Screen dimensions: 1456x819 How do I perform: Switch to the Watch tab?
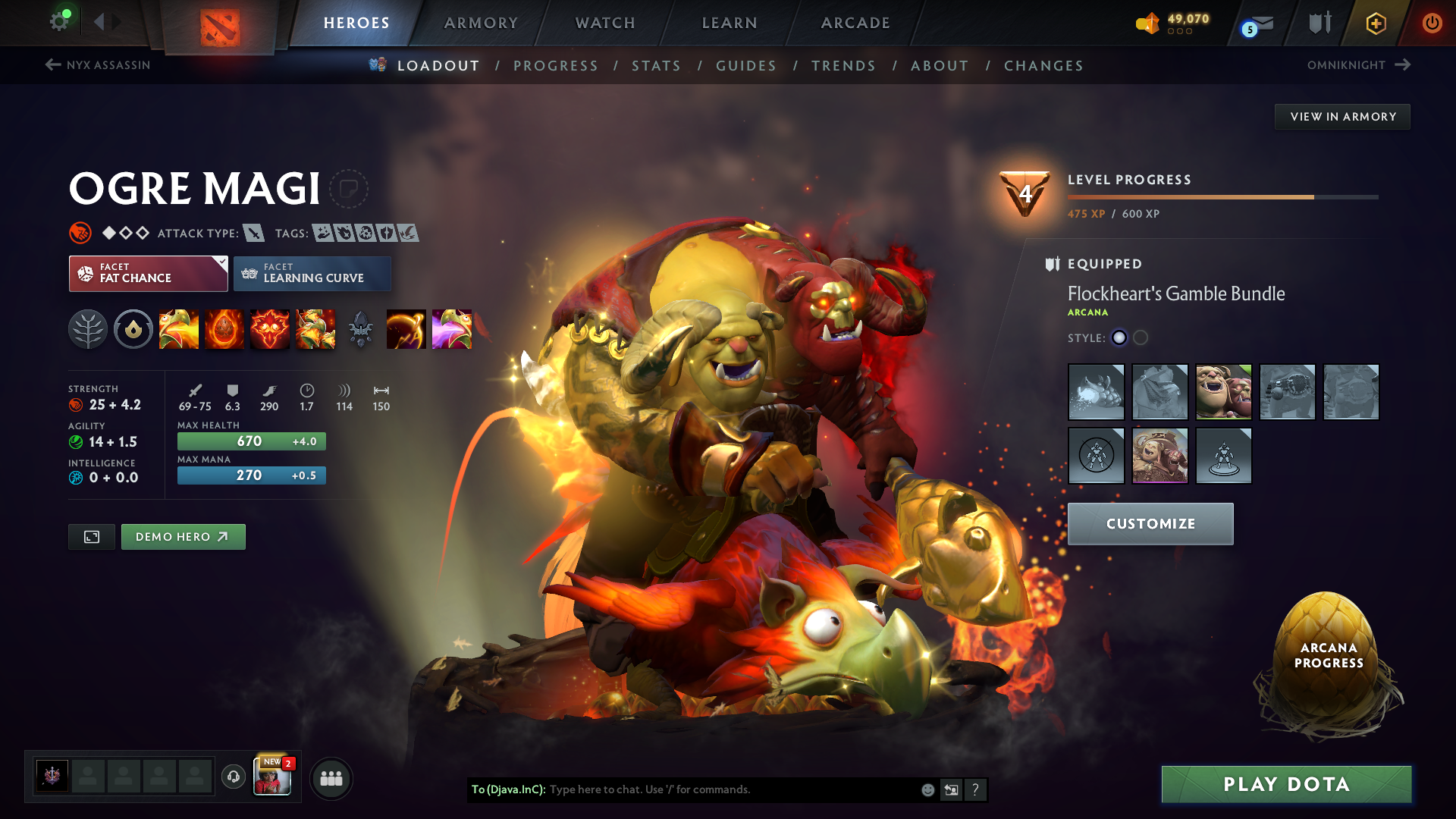point(605,23)
